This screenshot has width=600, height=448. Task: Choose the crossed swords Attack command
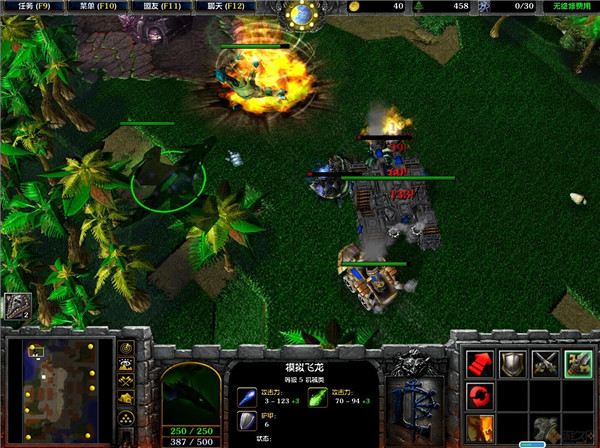545,365
